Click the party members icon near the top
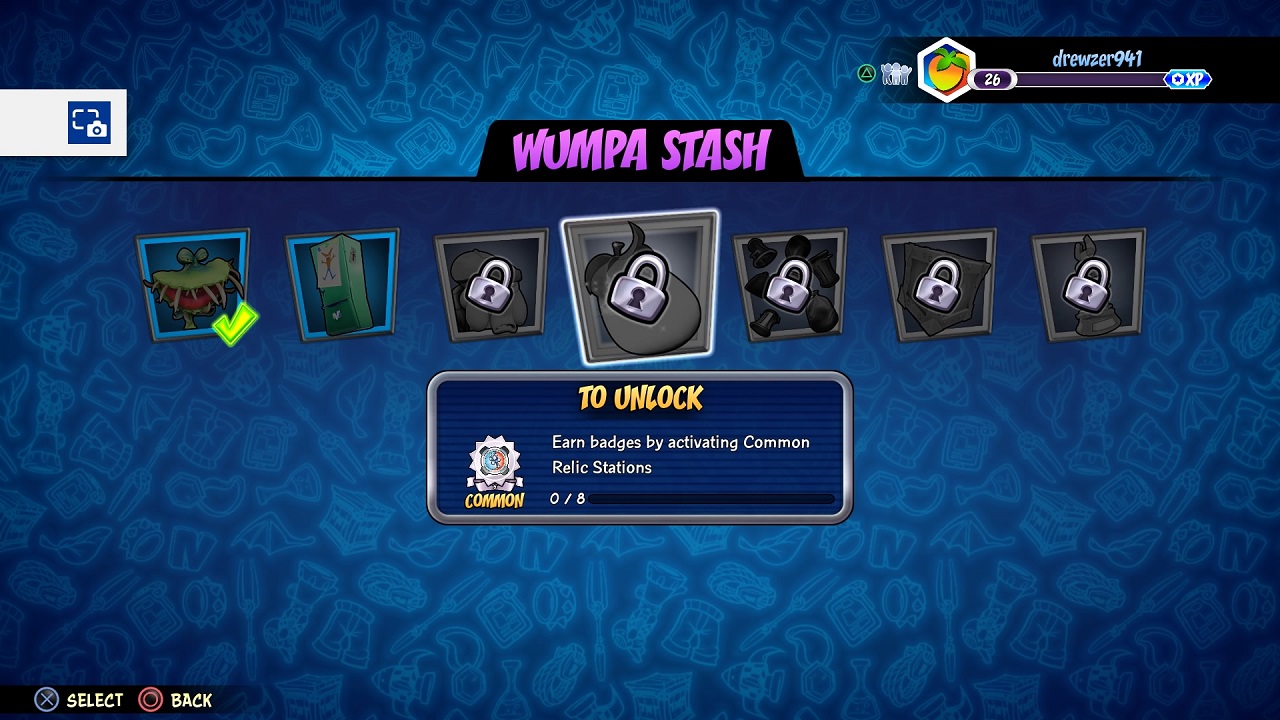1280x720 pixels. (895, 73)
